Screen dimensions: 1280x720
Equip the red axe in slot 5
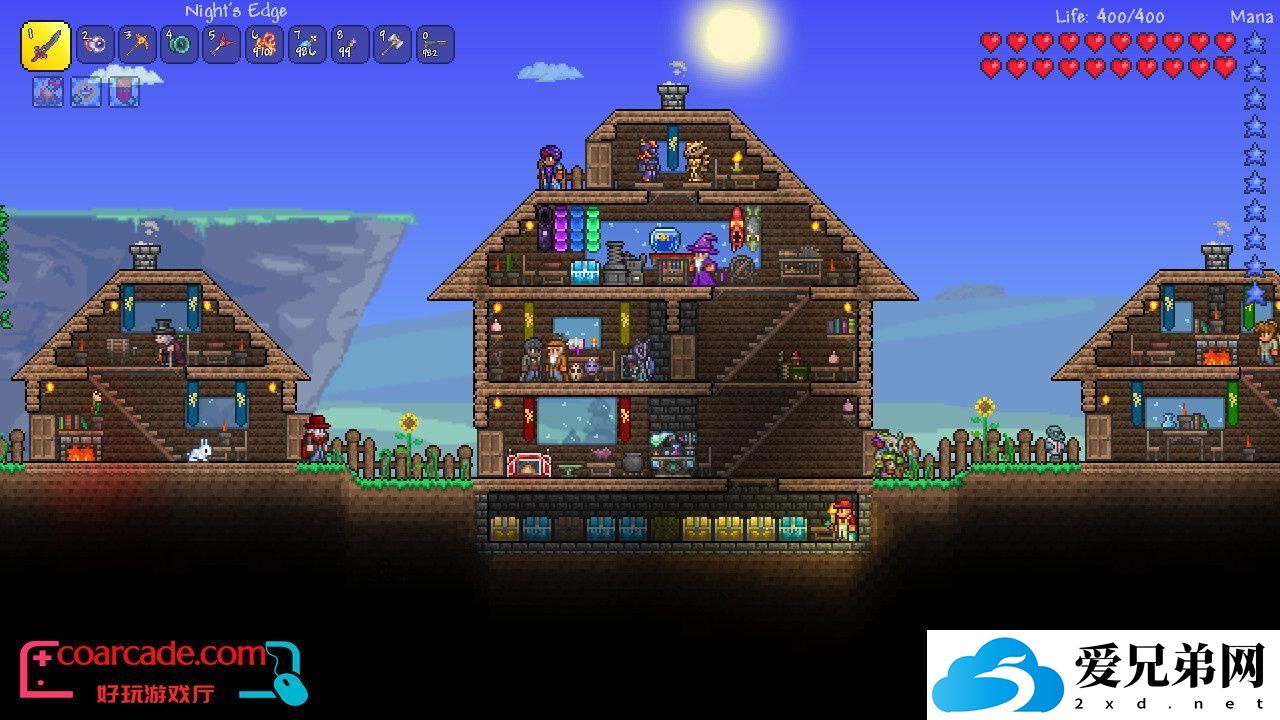(222, 45)
